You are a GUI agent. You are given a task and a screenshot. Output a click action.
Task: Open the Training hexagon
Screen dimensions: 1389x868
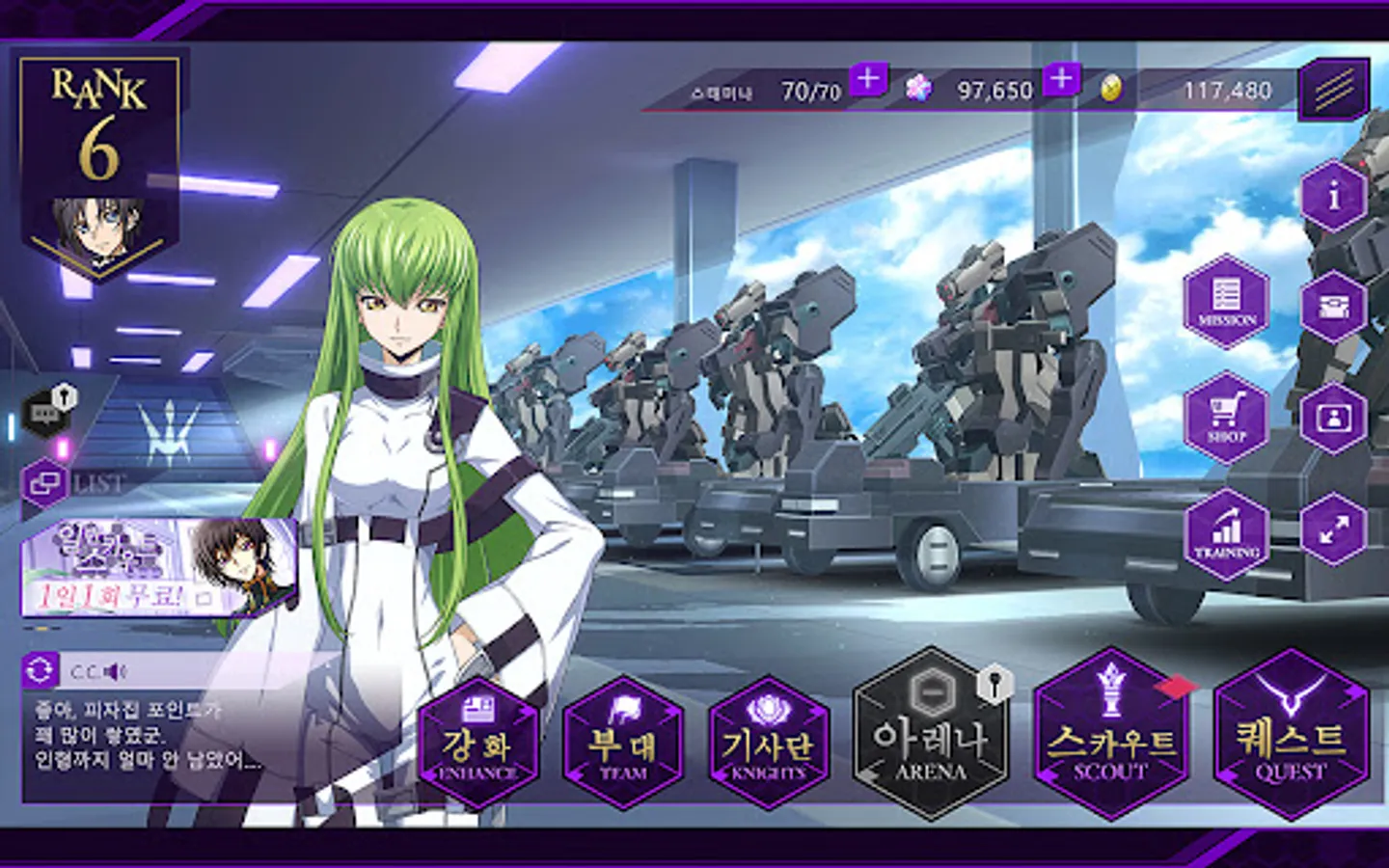click(1226, 533)
